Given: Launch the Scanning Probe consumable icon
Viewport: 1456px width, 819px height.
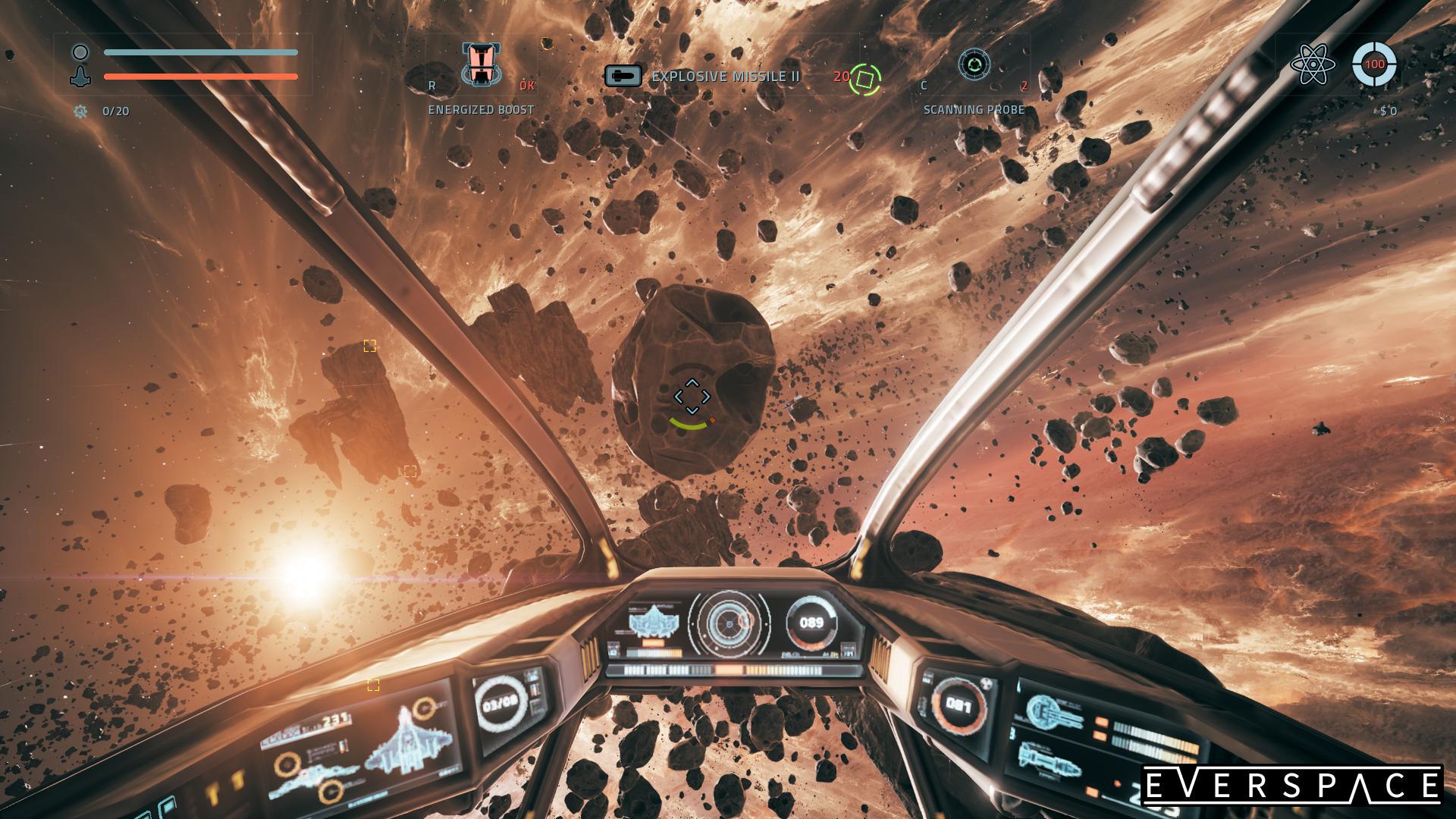Looking at the screenshot, I should click(x=974, y=65).
